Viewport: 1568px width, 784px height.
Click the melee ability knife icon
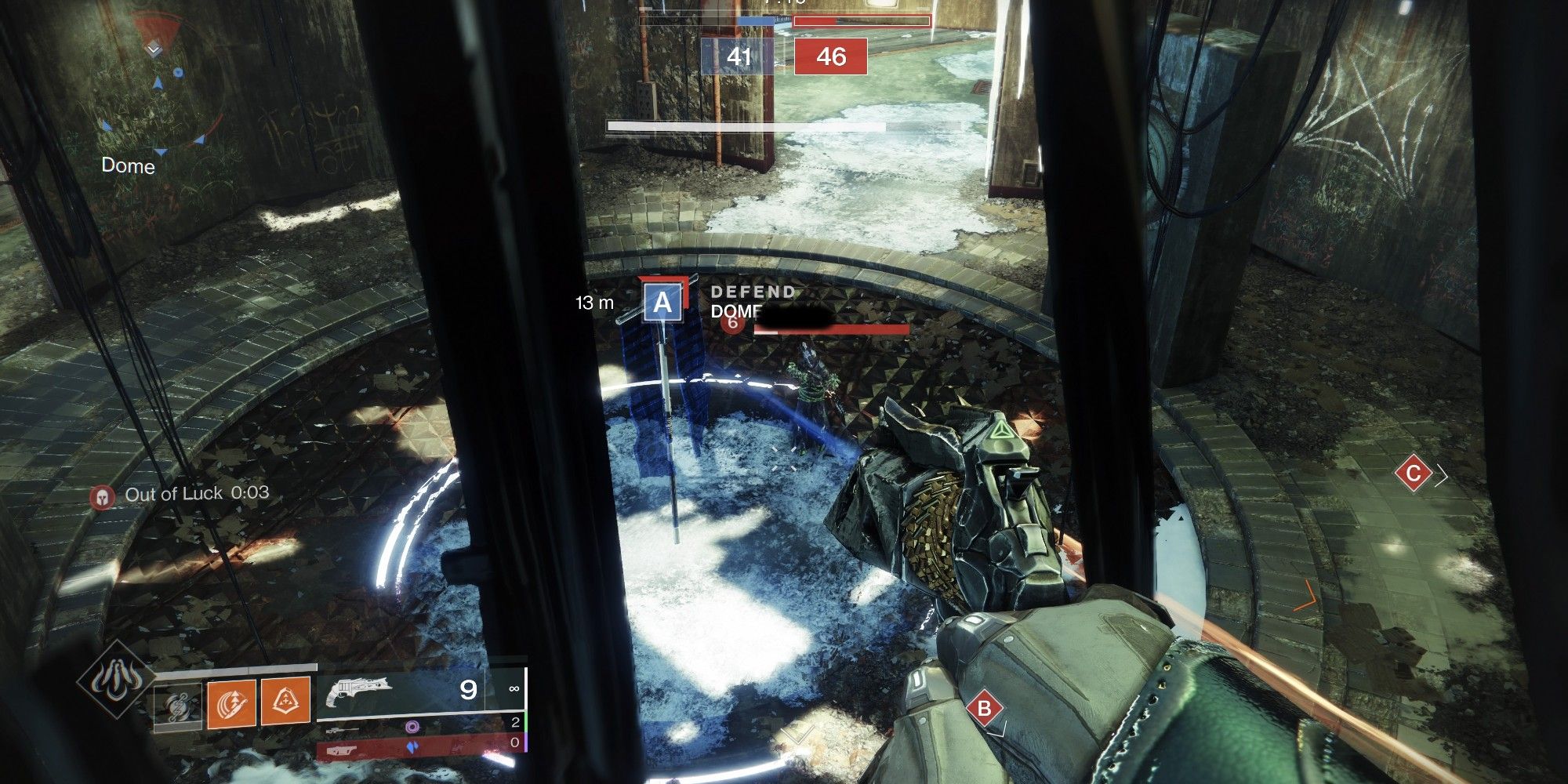(x=231, y=702)
